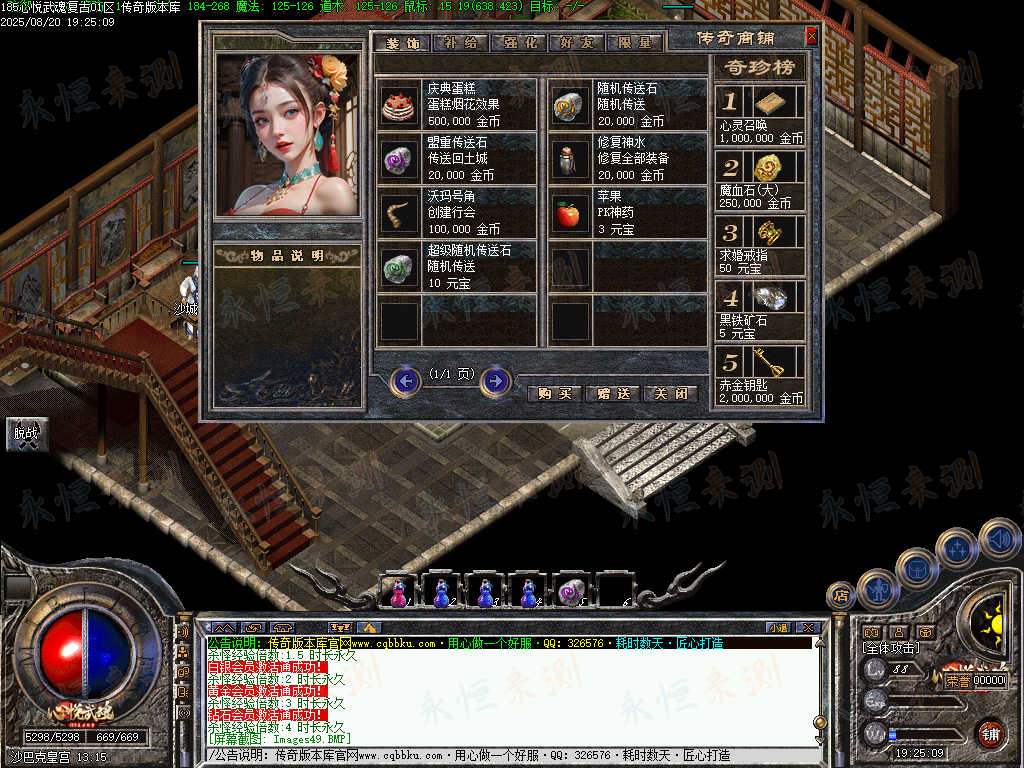Use the red potion in the hotbar
1024x768 pixels.
point(397,592)
